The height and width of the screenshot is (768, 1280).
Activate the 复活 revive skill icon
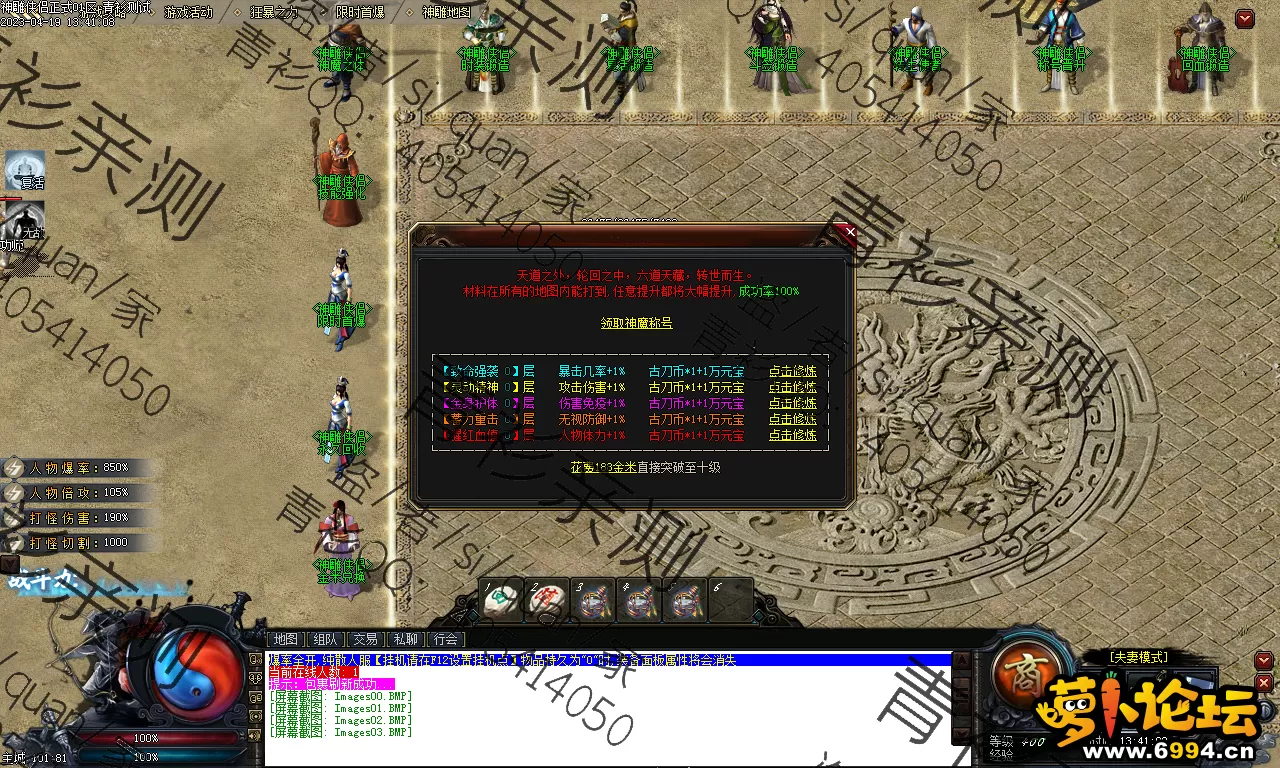(x=25, y=170)
